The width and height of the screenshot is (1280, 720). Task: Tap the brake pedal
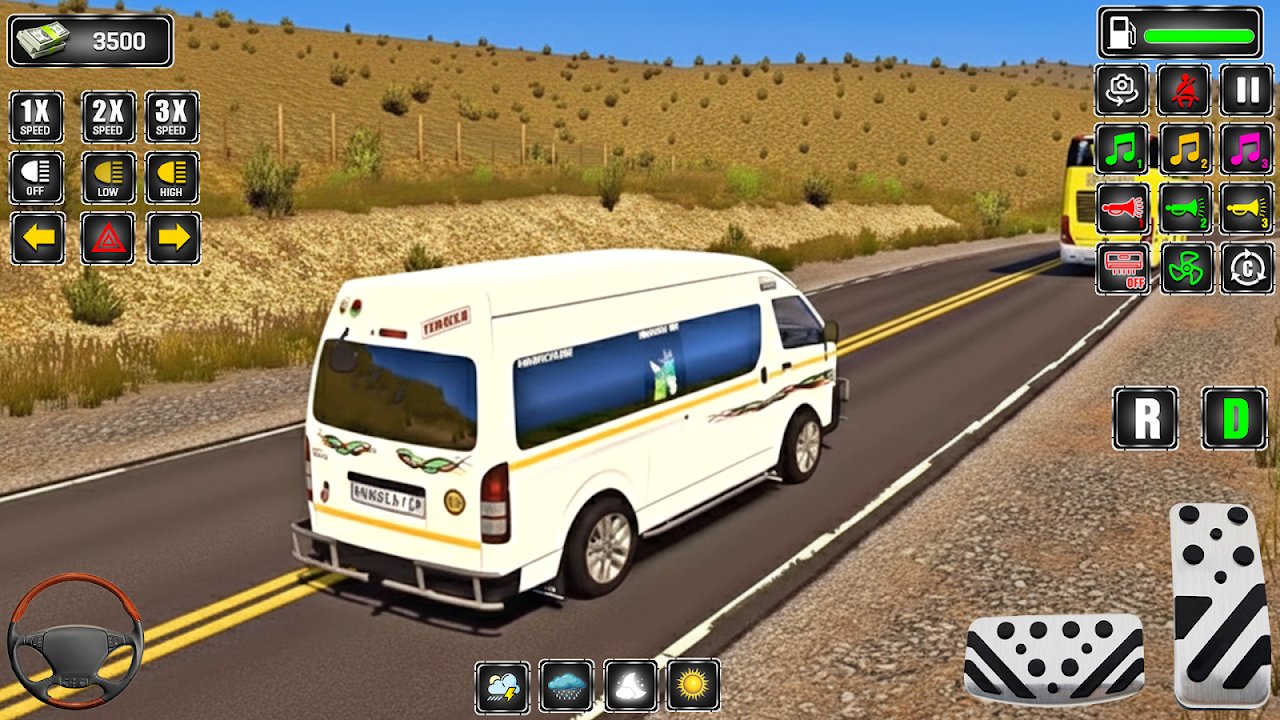click(x=1054, y=658)
